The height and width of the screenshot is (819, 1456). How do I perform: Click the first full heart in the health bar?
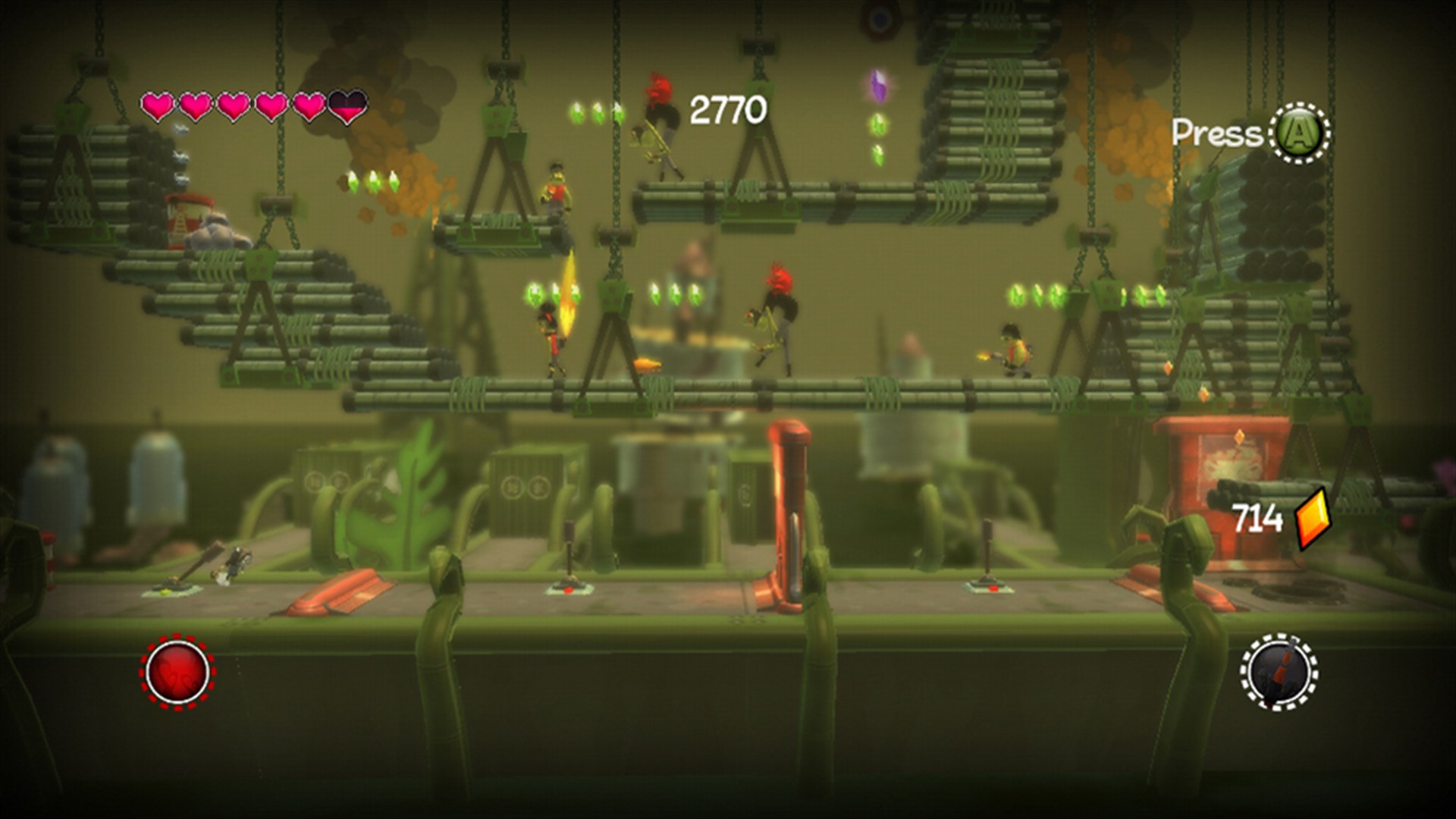158,104
